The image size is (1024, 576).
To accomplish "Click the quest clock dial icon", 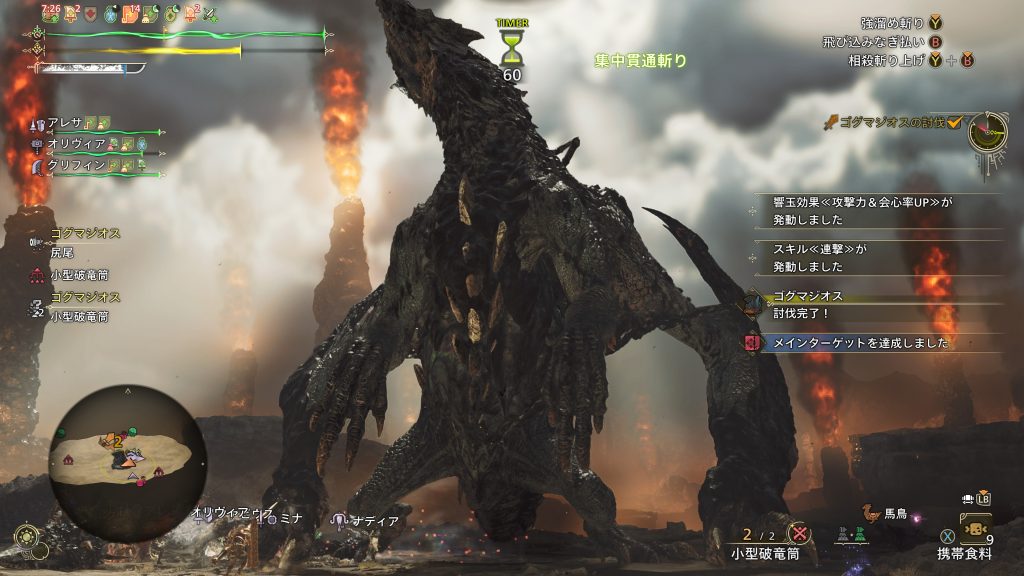I will pos(986,131).
